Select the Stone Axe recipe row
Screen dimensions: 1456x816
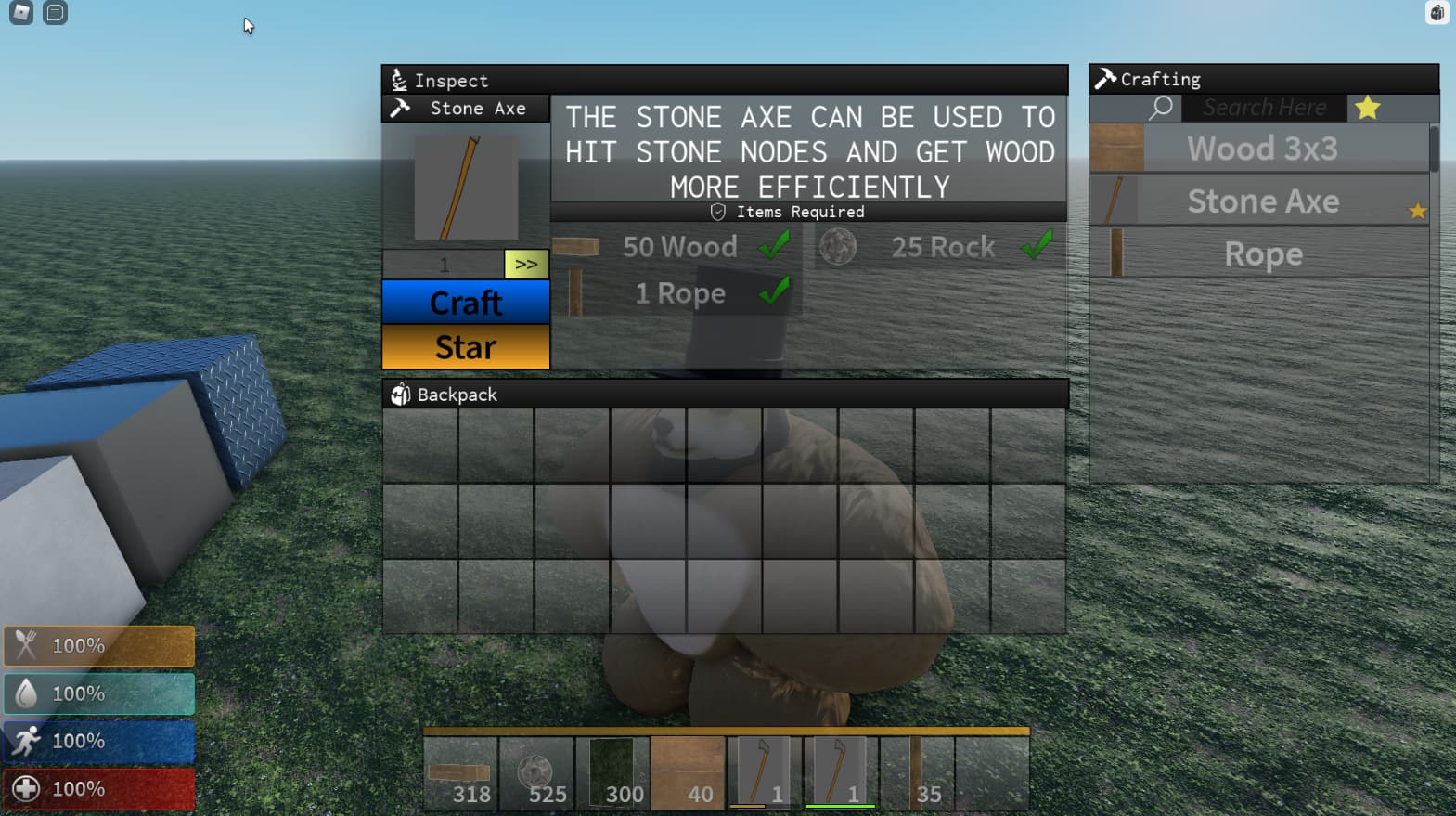tap(1261, 201)
